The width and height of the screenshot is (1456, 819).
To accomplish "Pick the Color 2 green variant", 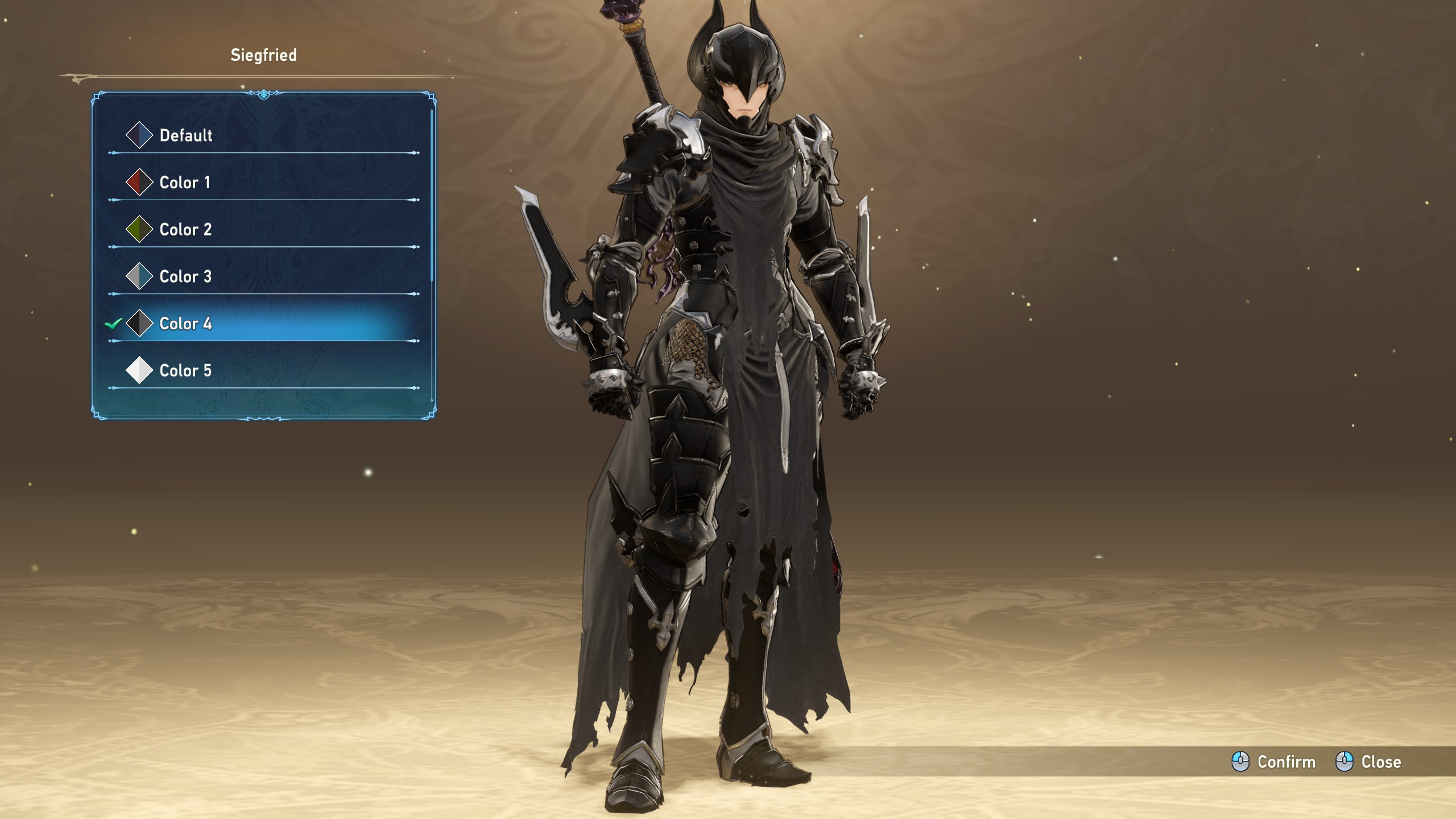I will click(x=185, y=230).
